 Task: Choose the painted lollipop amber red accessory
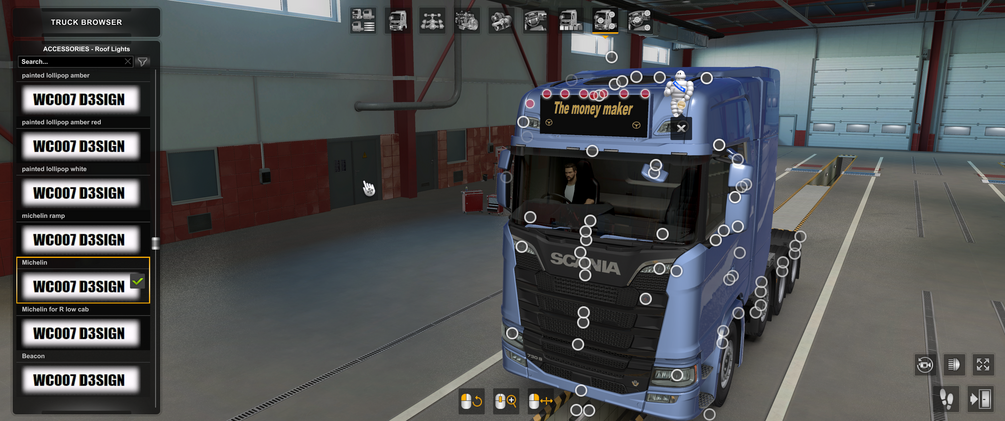click(79, 146)
